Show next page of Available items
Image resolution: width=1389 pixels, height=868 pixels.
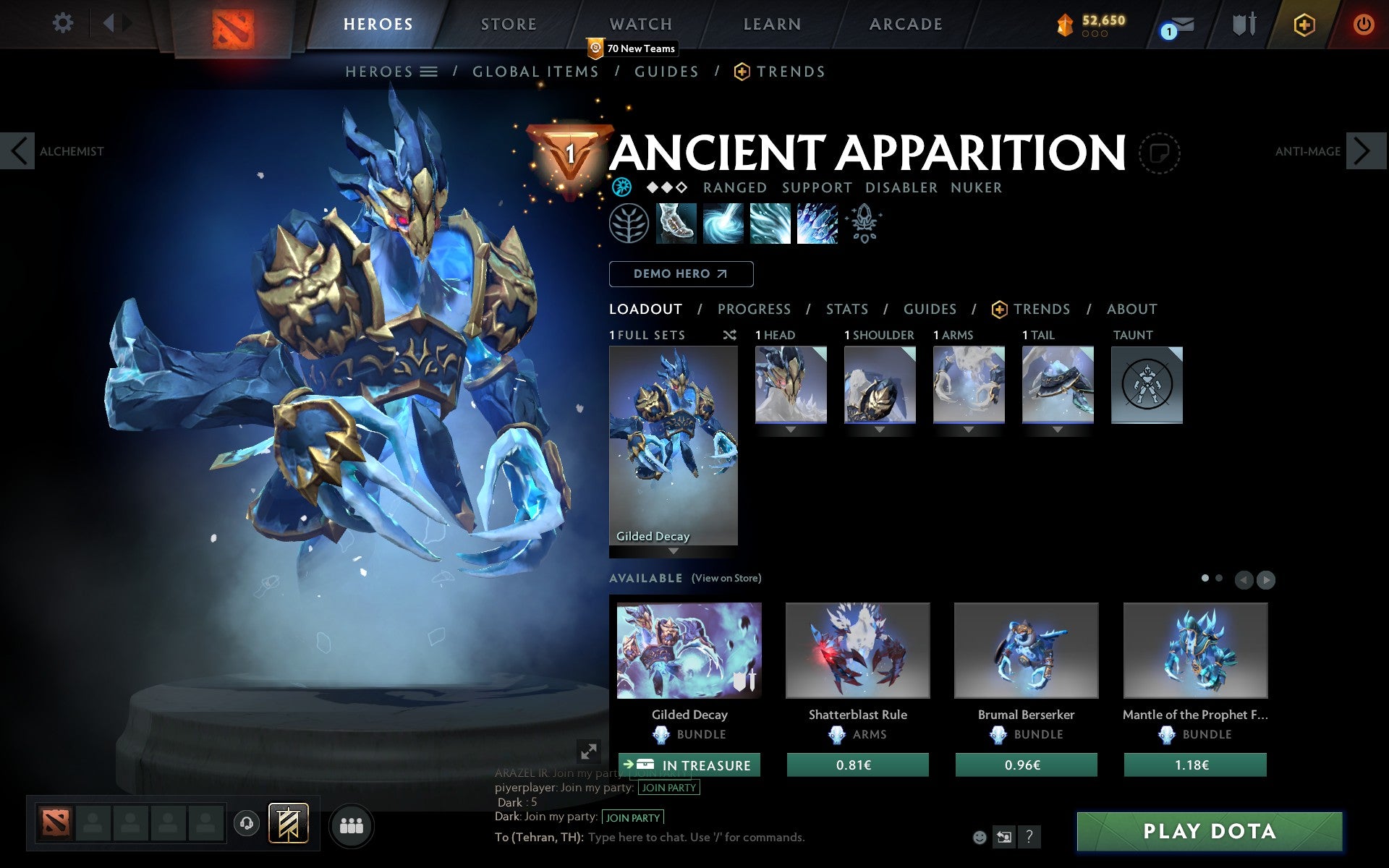click(x=1266, y=579)
